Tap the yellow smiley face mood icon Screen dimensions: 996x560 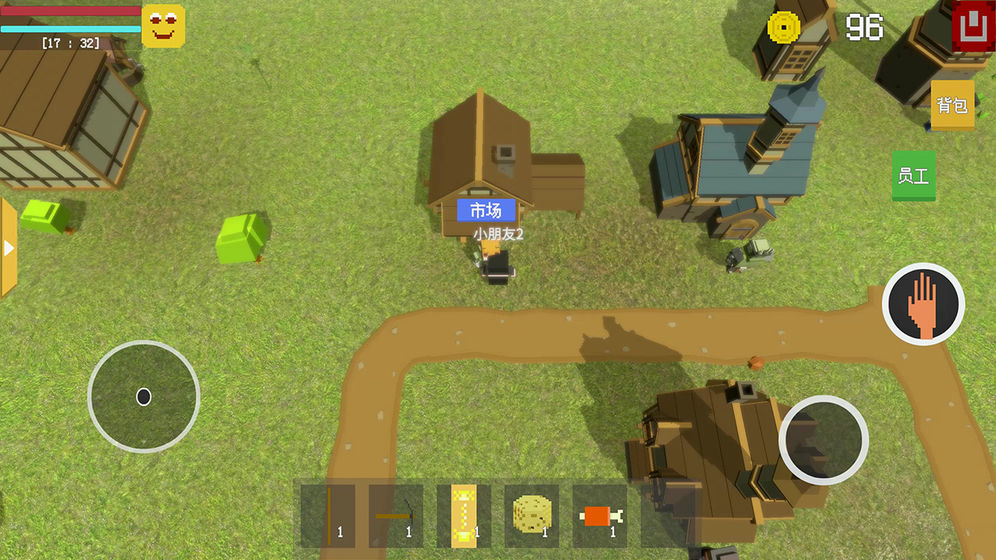163,26
